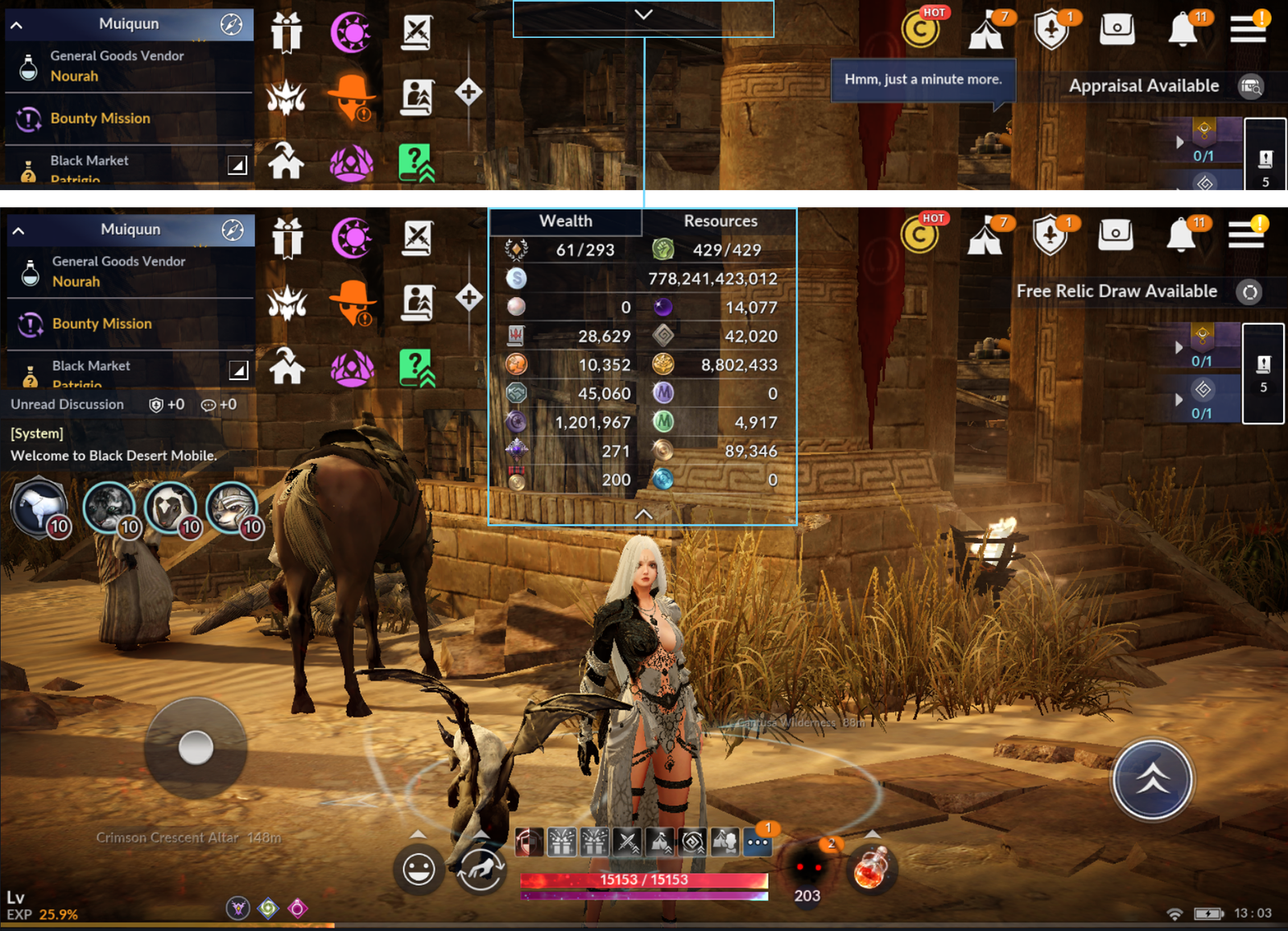Collapse the Muiquuun navigation panel
Screen dimensions: 1288x931
pos(16,230)
